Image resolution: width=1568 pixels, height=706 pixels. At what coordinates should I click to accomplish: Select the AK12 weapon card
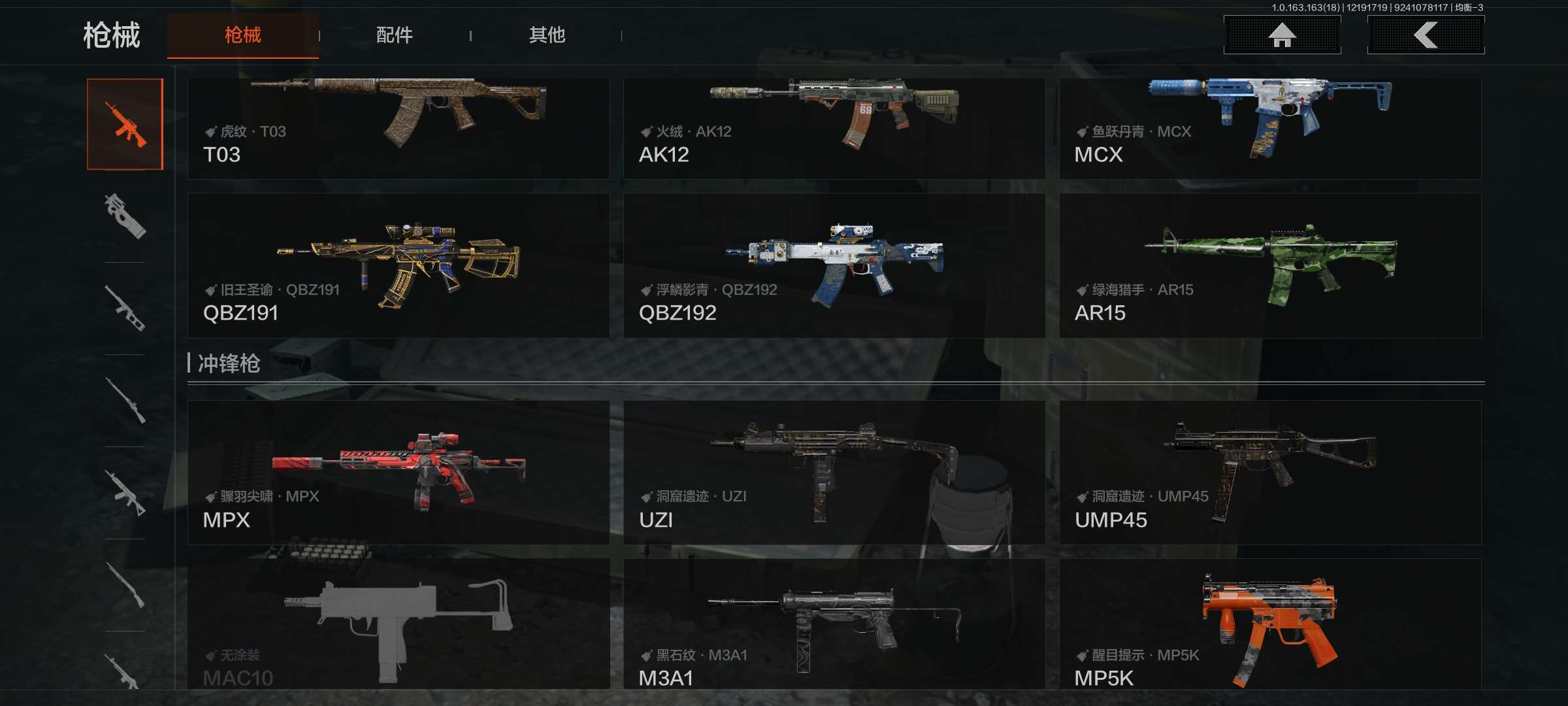(x=834, y=128)
